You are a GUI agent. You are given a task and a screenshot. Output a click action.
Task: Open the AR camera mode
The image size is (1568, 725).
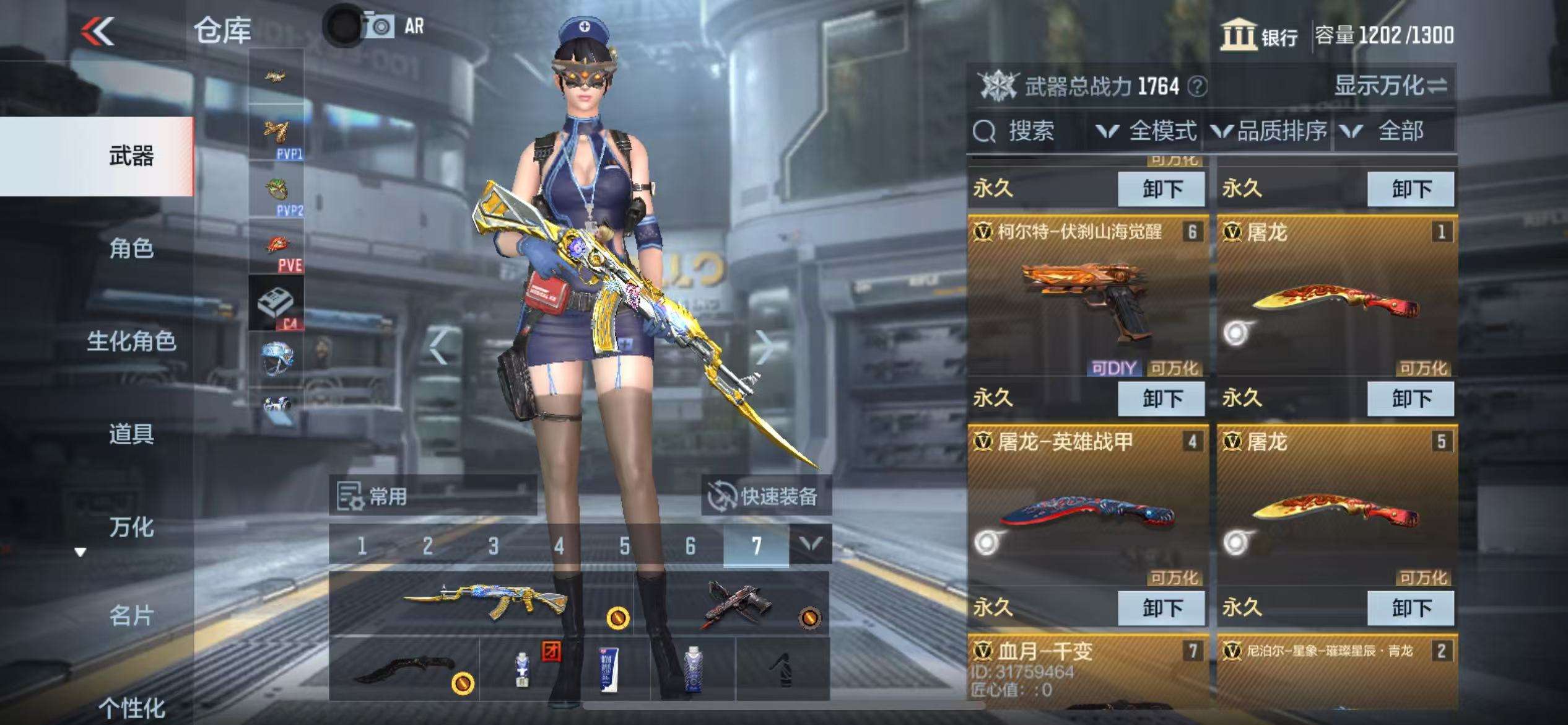394,27
